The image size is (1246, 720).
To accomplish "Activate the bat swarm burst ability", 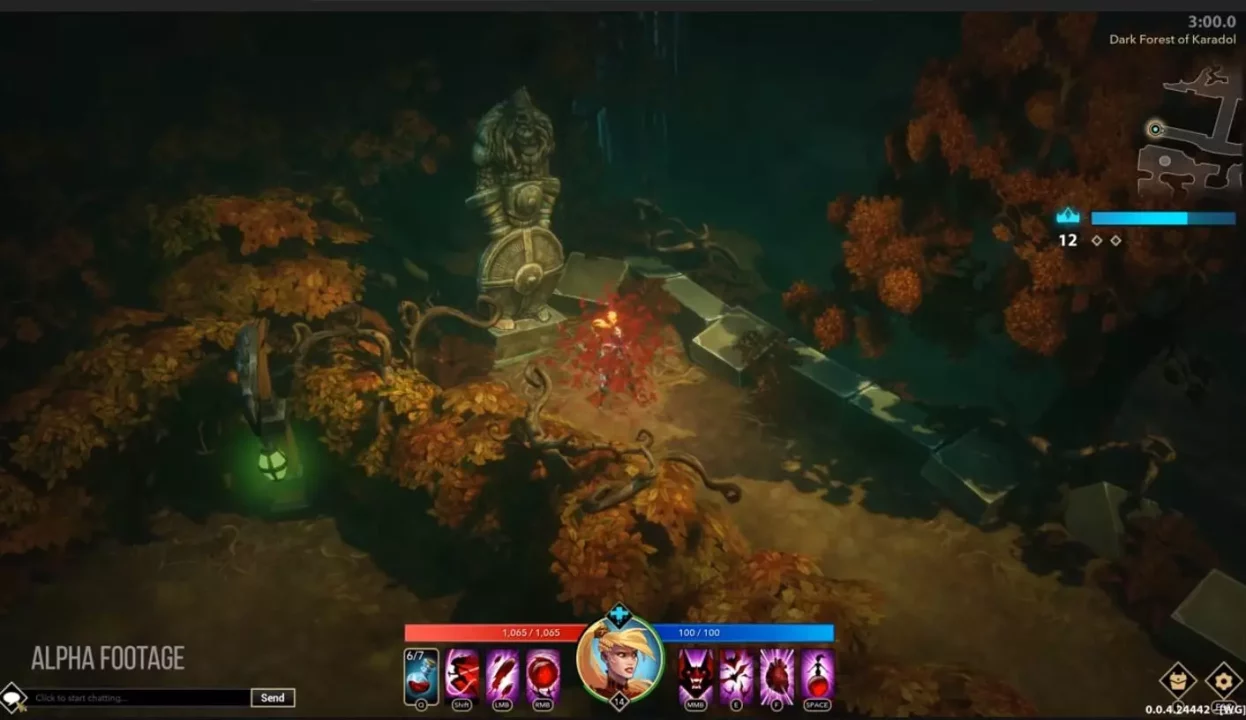I will click(737, 675).
